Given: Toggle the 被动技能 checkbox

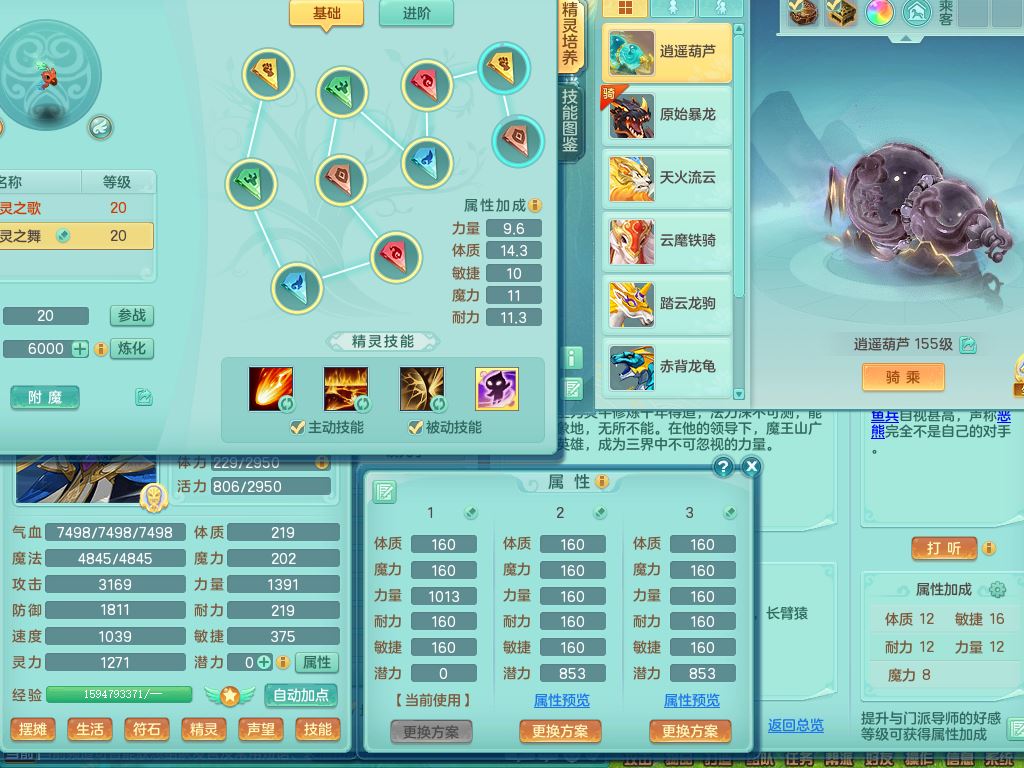Looking at the screenshot, I should tap(415, 427).
